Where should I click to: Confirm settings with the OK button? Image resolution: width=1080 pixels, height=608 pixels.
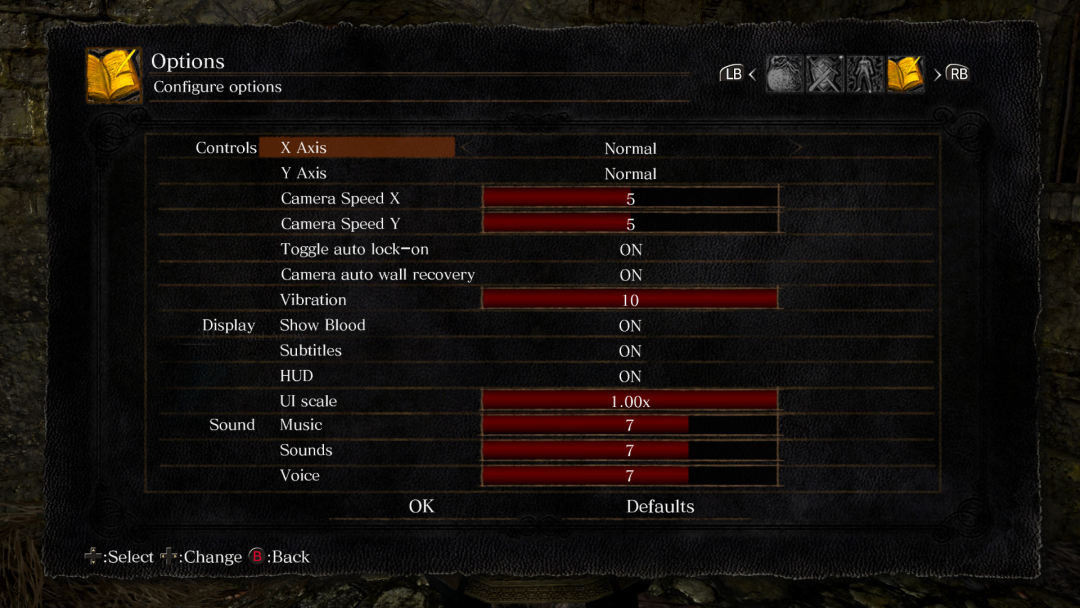click(x=422, y=507)
